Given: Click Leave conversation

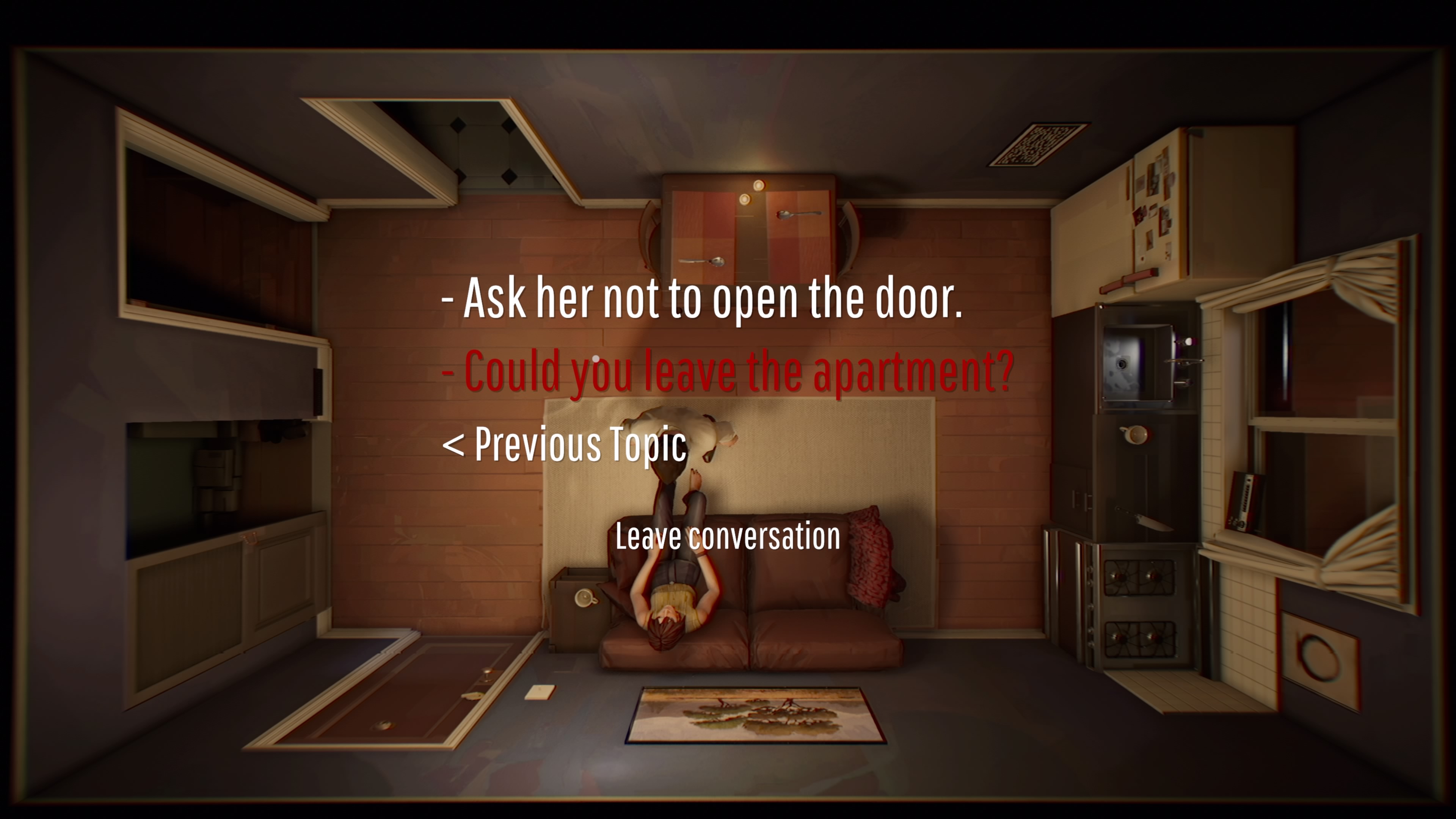Looking at the screenshot, I should [728, 536].
